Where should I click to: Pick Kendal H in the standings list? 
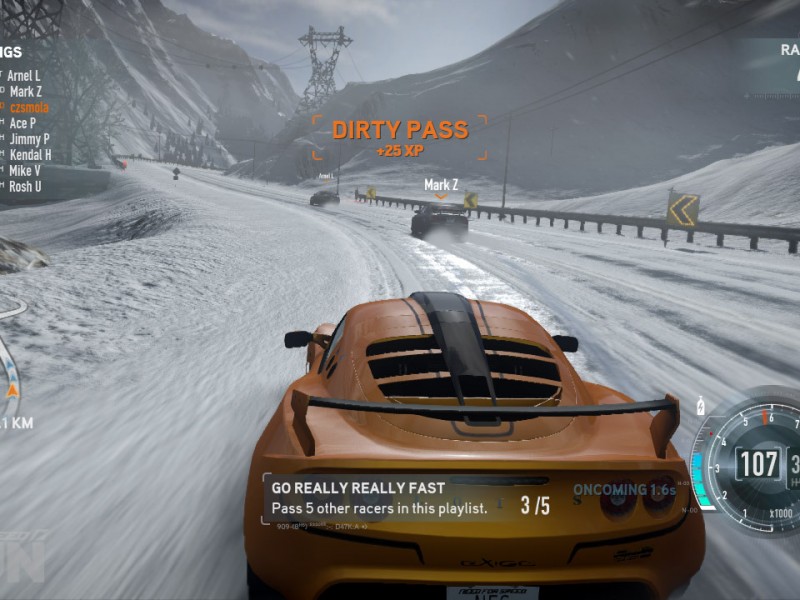(30, 155)
